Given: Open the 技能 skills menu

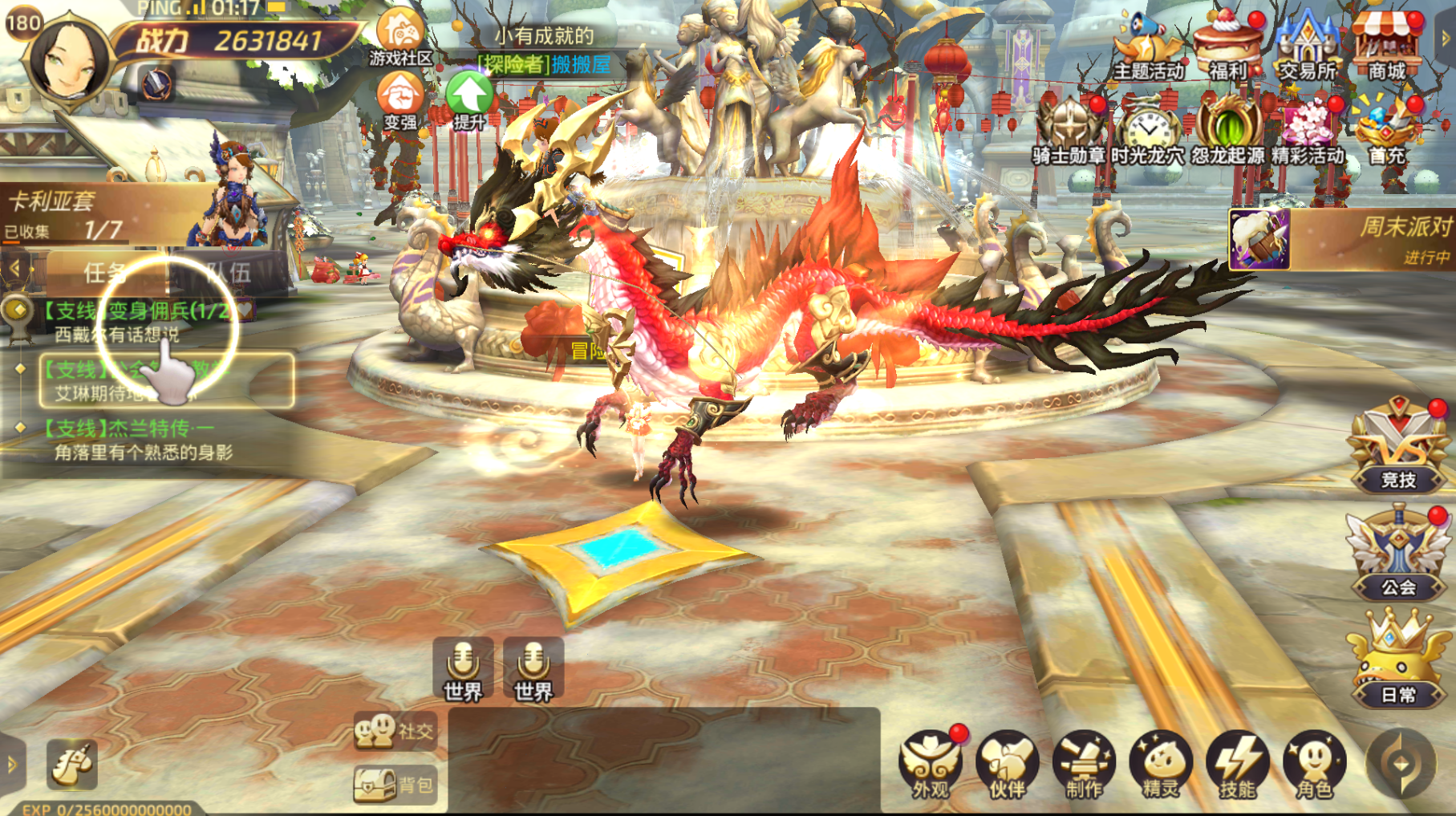Looking at the screenshot, I should (x=1238, y=765).
